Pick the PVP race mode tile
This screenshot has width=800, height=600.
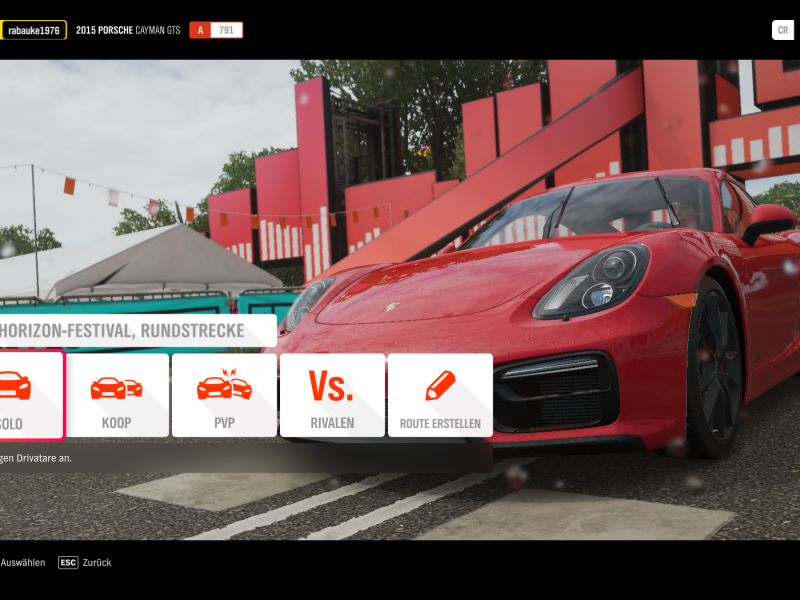[x=224, y=396]
